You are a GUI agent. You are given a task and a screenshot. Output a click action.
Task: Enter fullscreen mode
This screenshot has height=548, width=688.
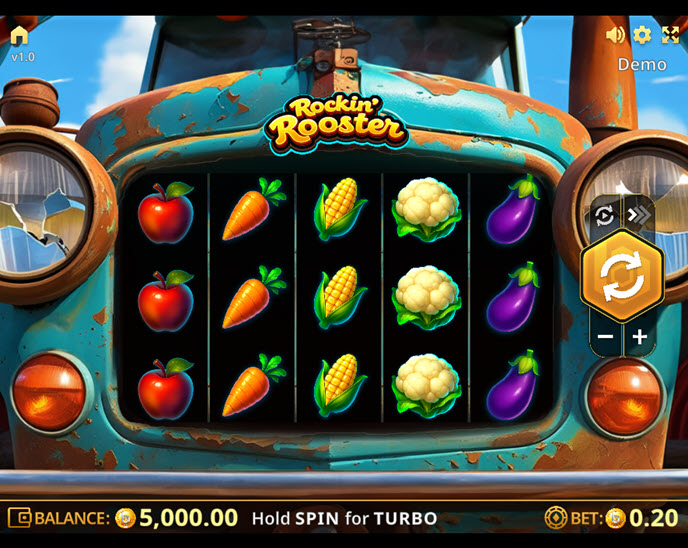coord(670,35)
